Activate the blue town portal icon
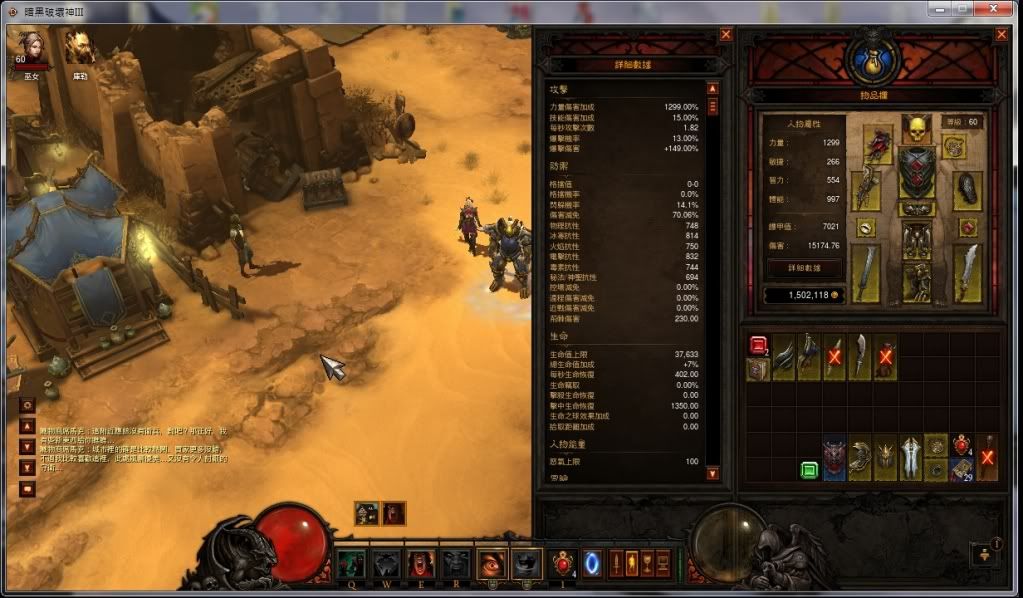 pos(592,563)
